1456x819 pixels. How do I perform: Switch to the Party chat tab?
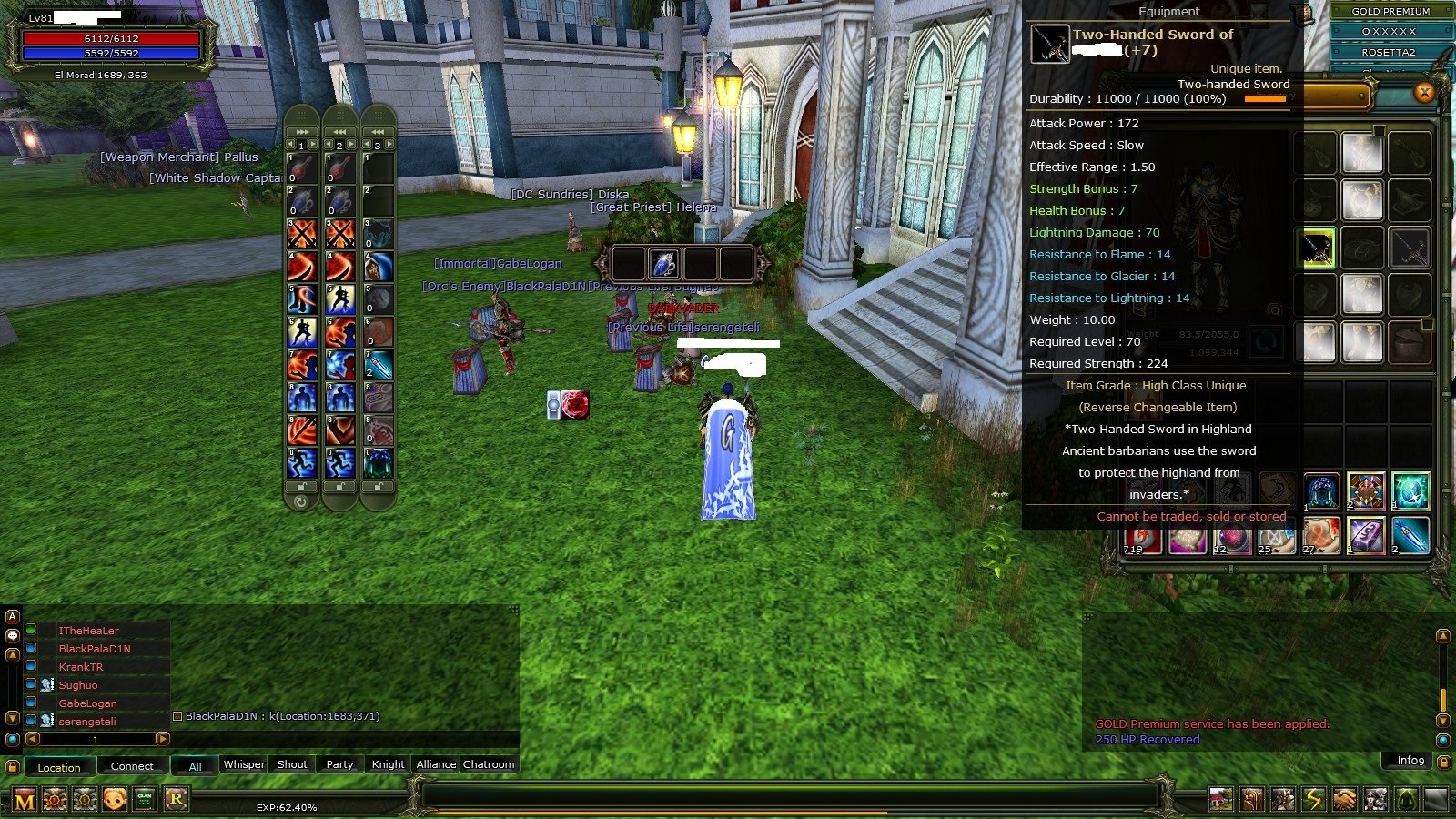(x=339, y=764)
